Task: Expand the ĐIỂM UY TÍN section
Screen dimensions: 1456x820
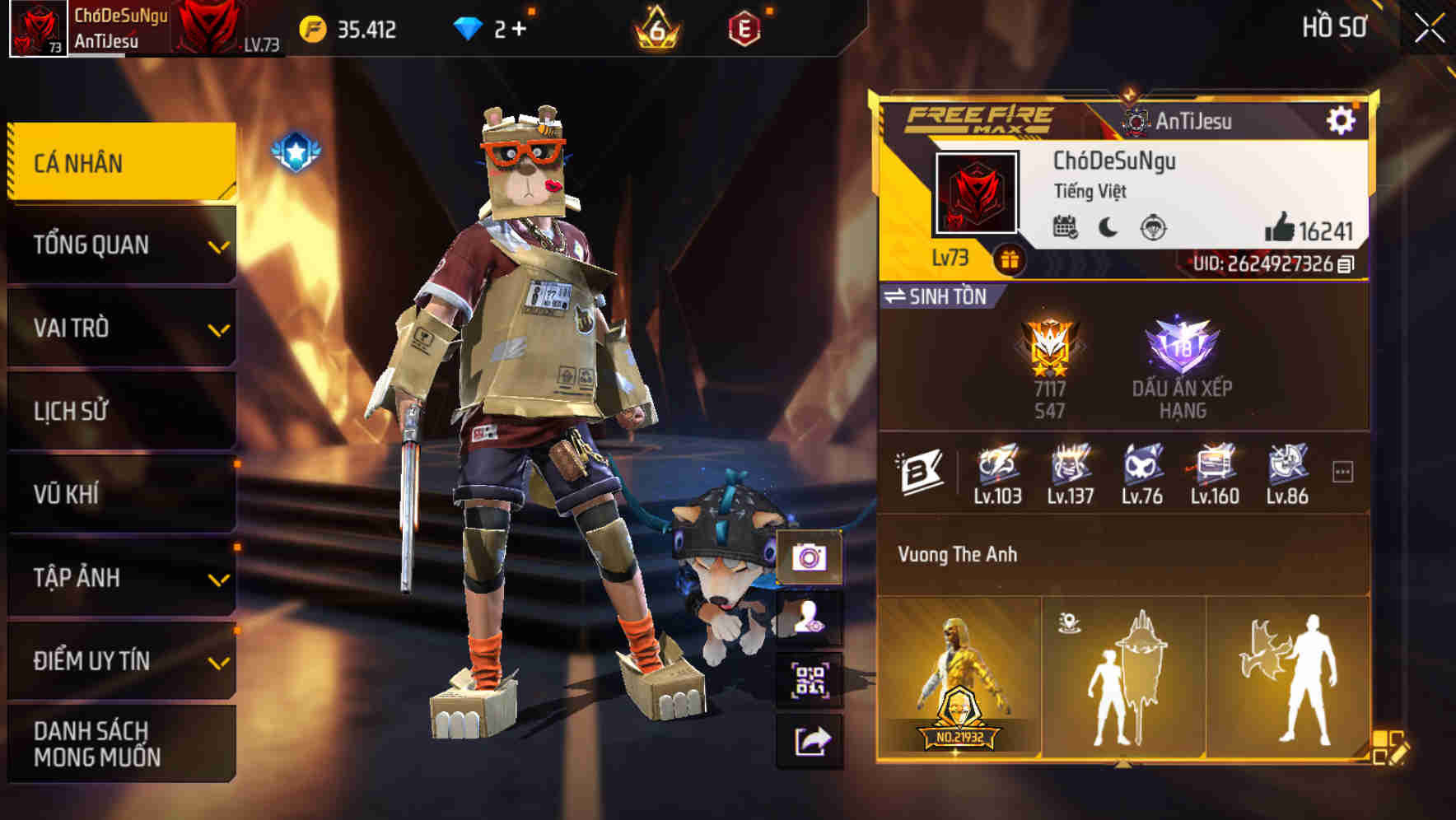Action: [120, 660]
